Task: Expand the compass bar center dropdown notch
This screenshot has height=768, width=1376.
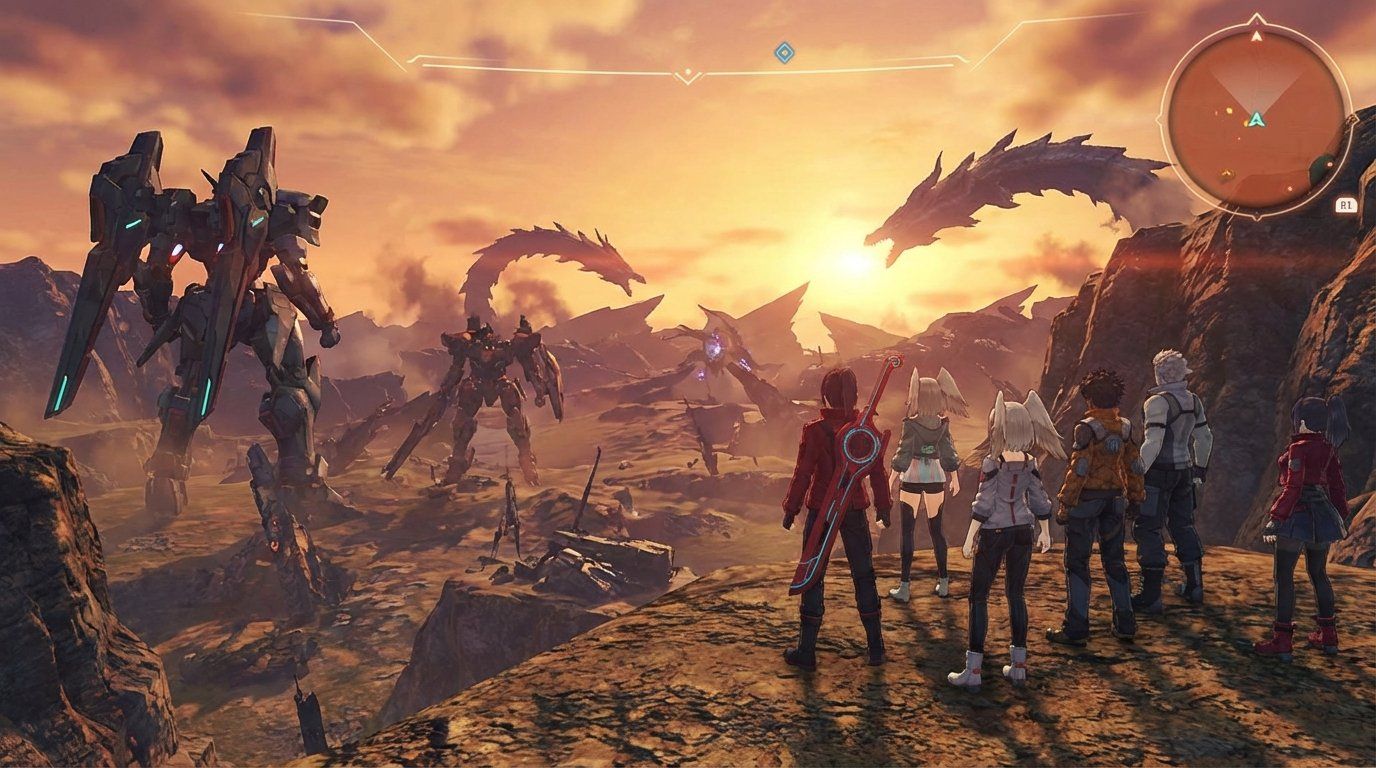Action: point(688,72)
